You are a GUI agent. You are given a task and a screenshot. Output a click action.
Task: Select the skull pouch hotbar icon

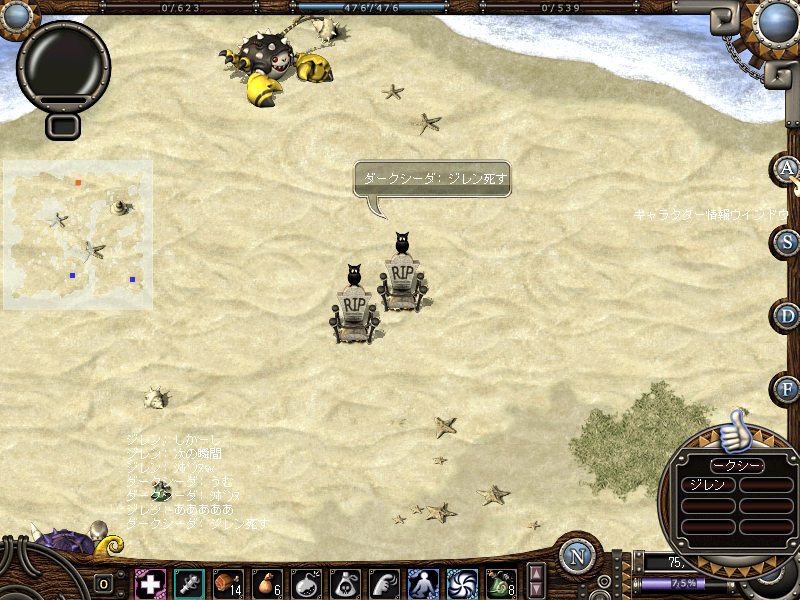pyautogui.click(x=345, y=583)
